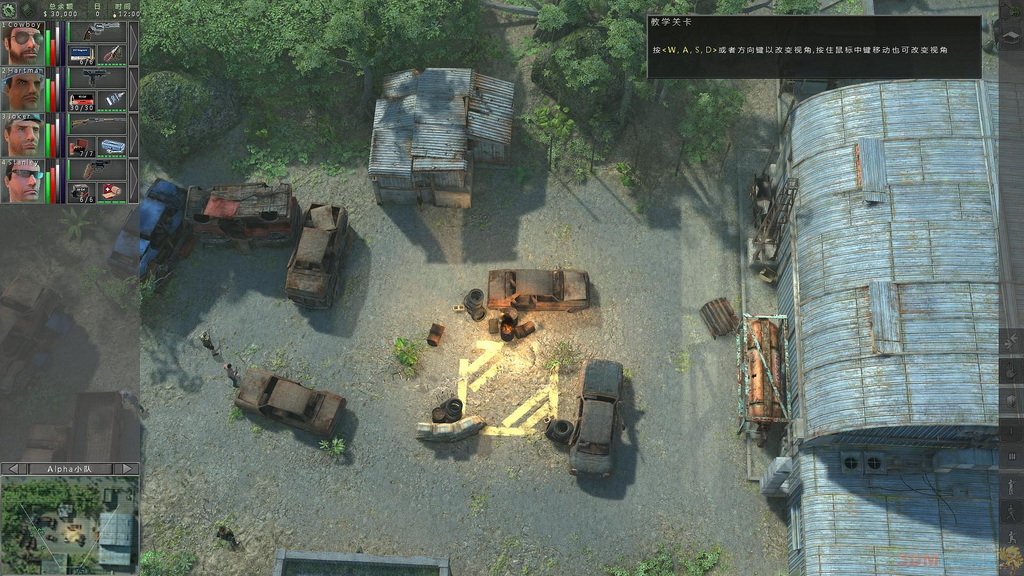The width and height of the screenshot is (1024, 576).
Task: Choose Cowboy's revolver weapon slot
Action: (97, 32)
